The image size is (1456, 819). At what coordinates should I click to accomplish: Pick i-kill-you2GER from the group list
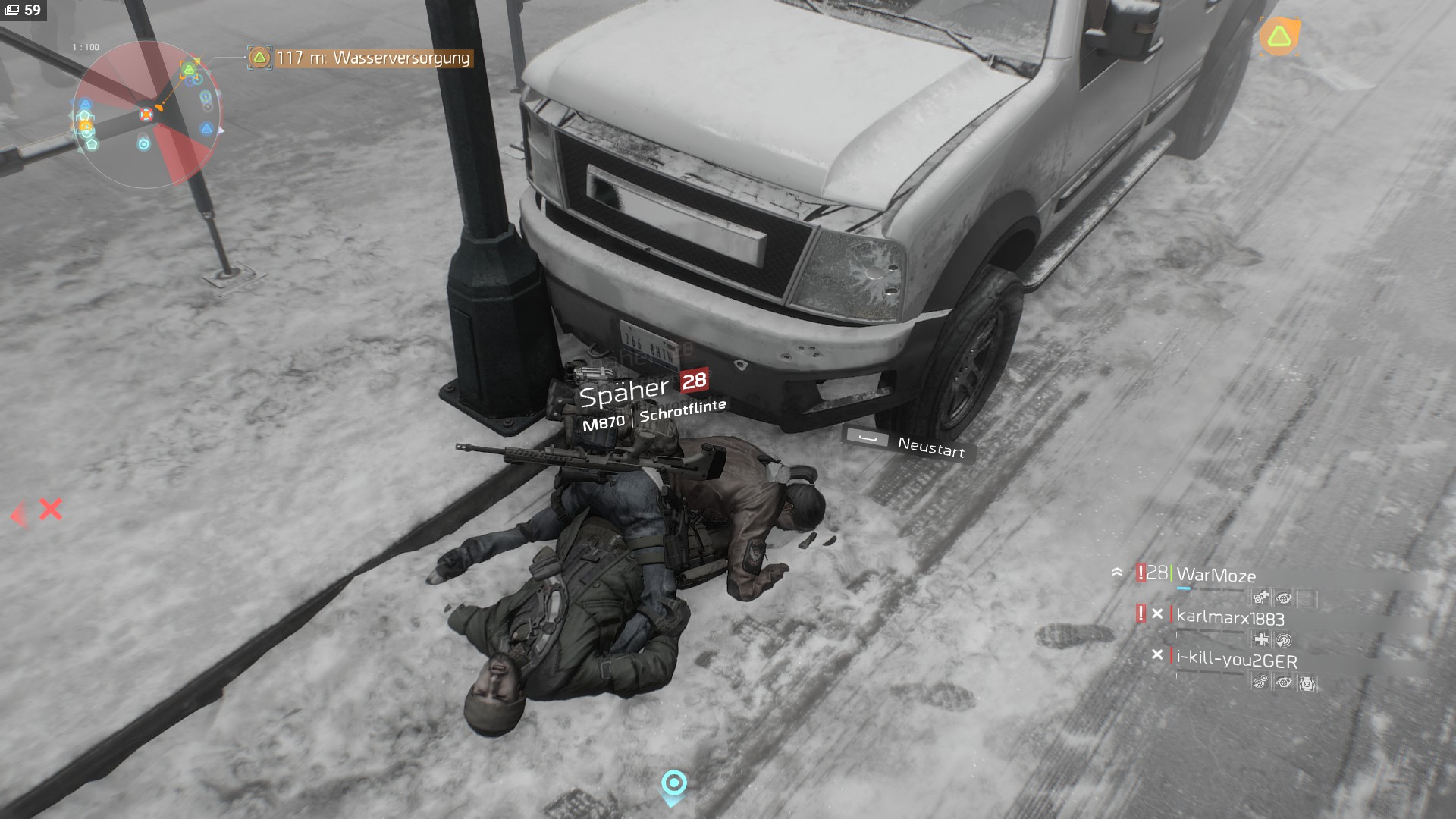(x=1236, y=660)
